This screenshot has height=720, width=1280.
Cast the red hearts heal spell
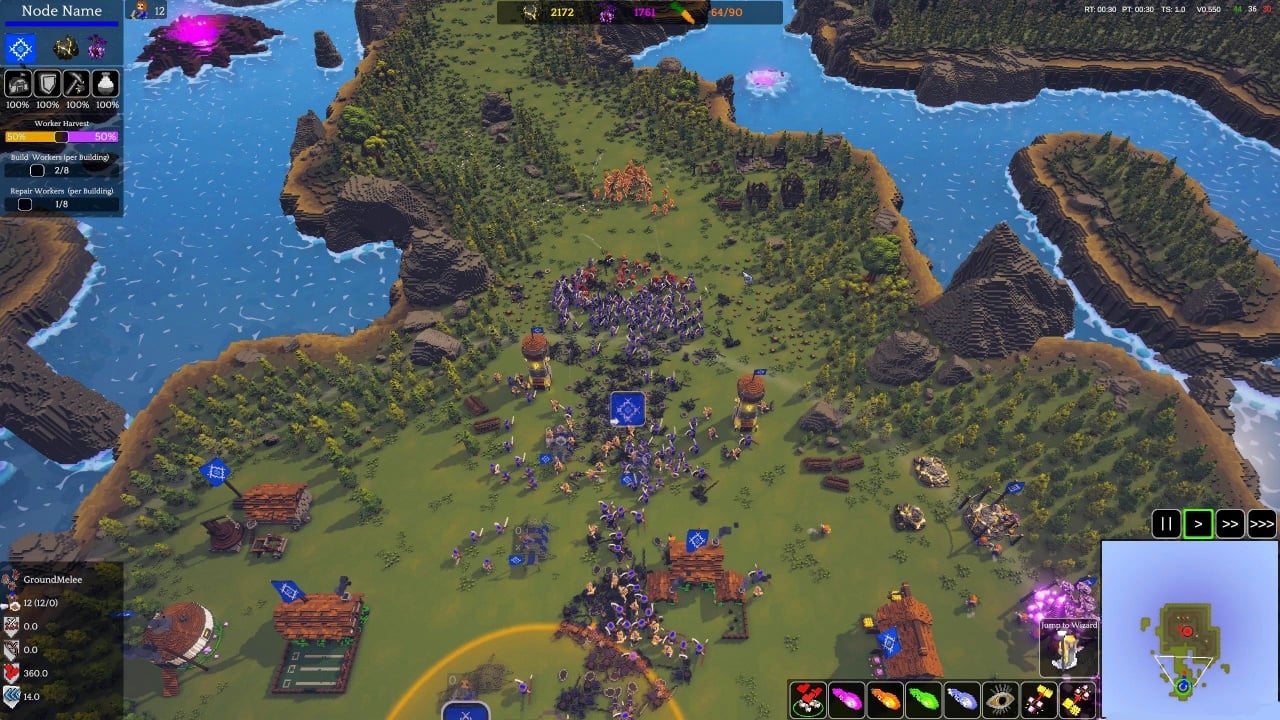808,698
